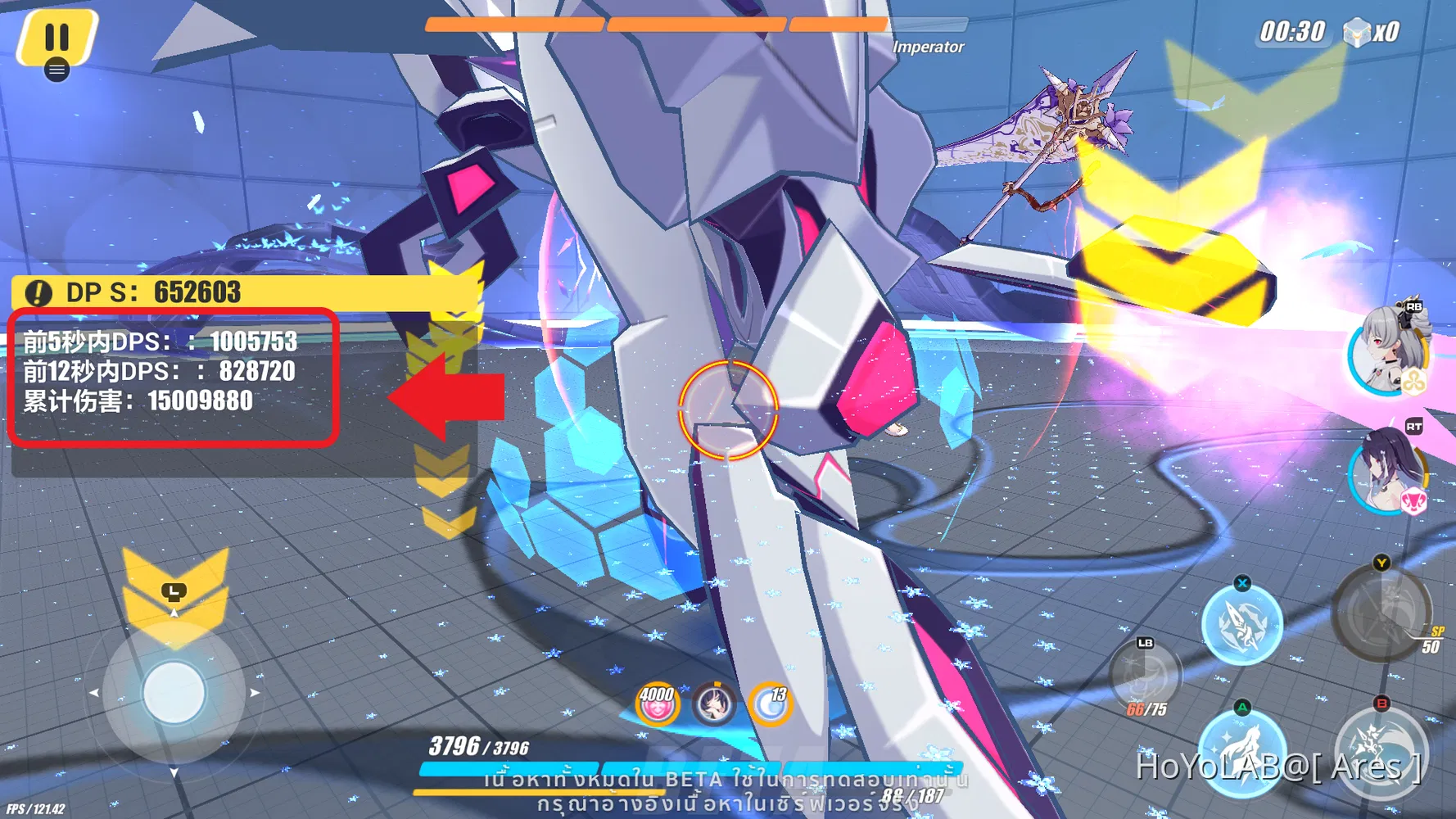The width and height of the screenshot is (1456, 819).
Task: Tap the virtual movement joystick
Action: (173, 692)
